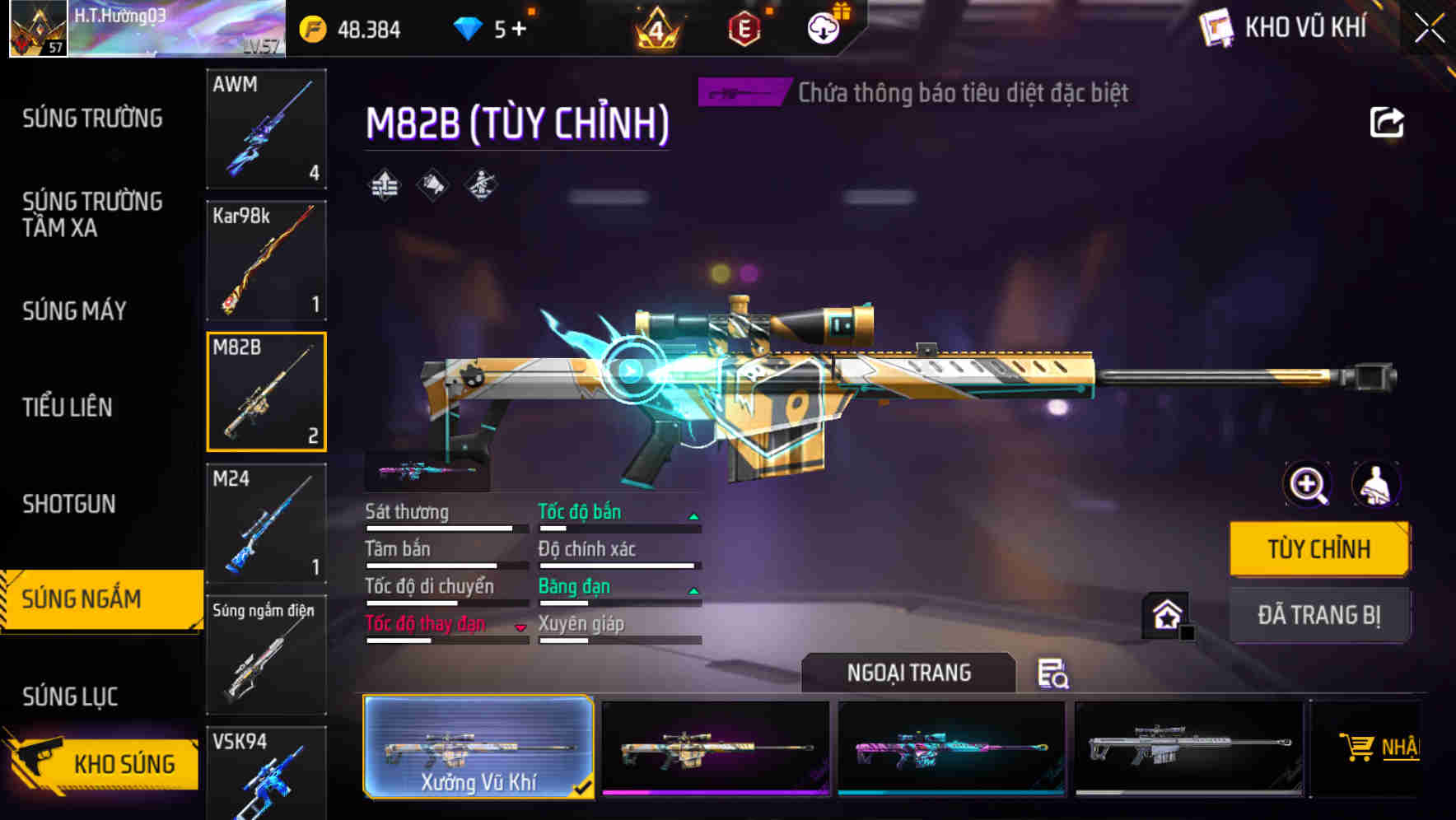Click the ĐÃ TRANG BỊ button
The image size is (1456, 820).
click(1319, 615)
